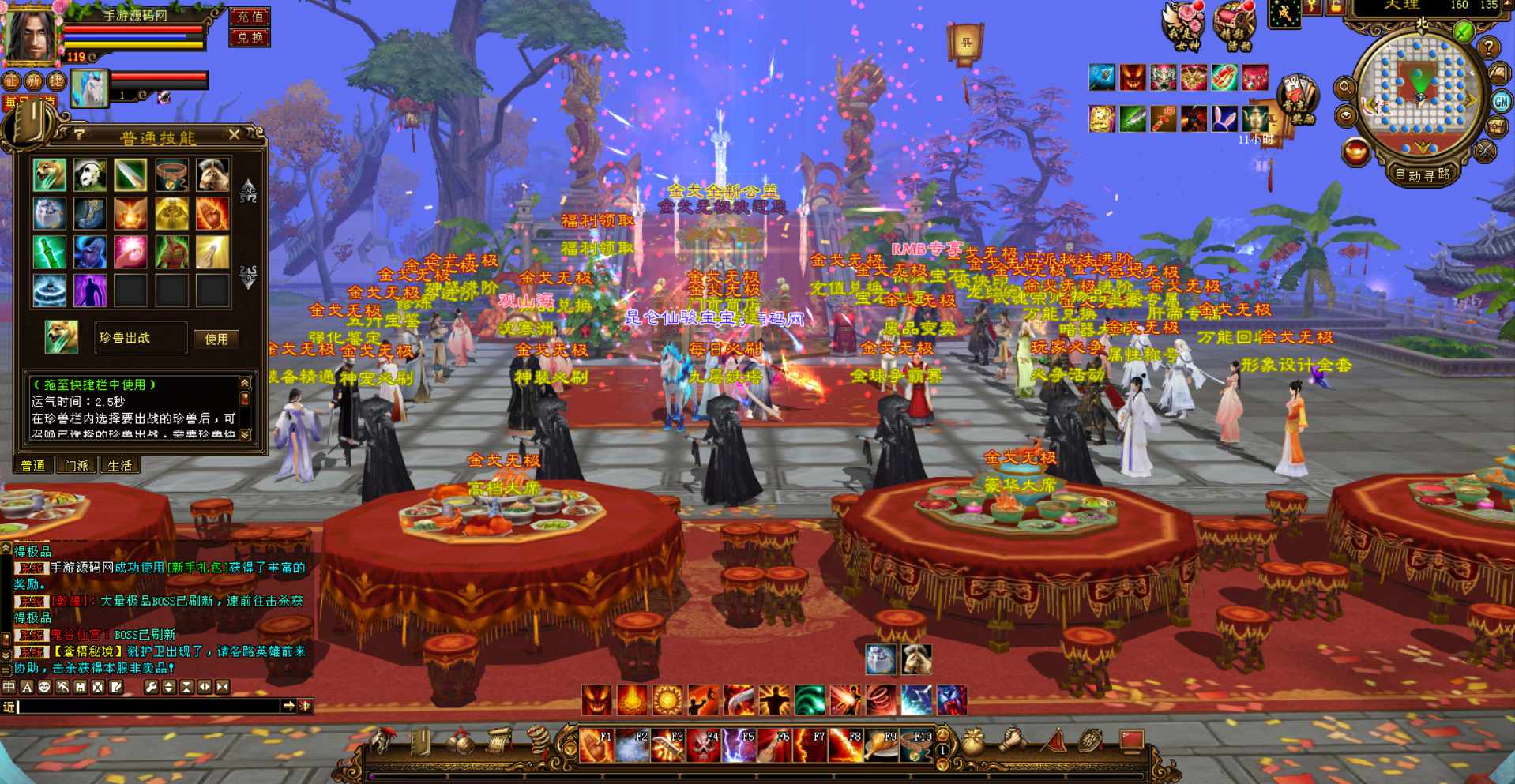
Task: Click the 自动寻路 auto-pathfinding button
Action: pos(1422,174)
